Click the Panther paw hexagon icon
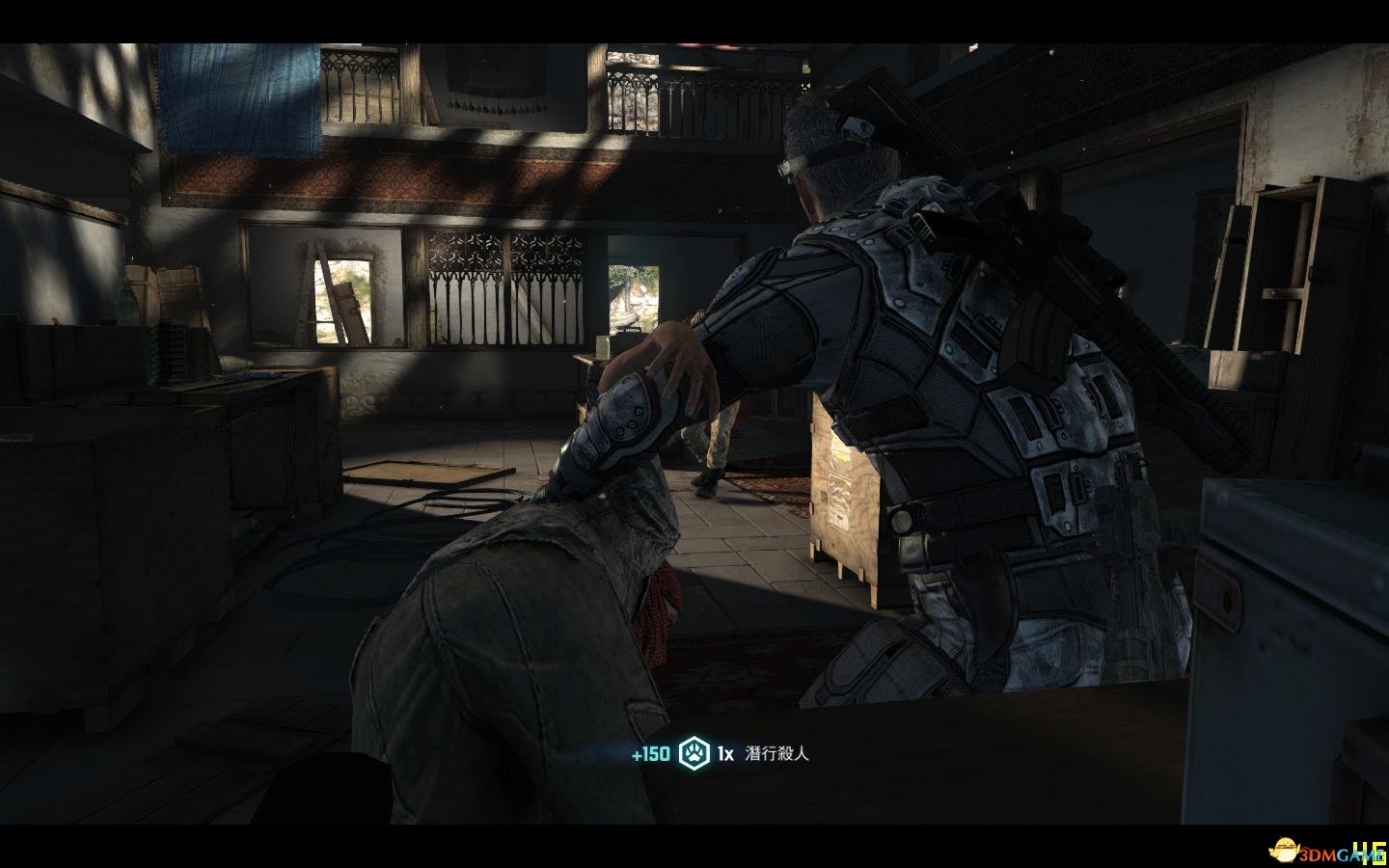 tap(693, 753)
